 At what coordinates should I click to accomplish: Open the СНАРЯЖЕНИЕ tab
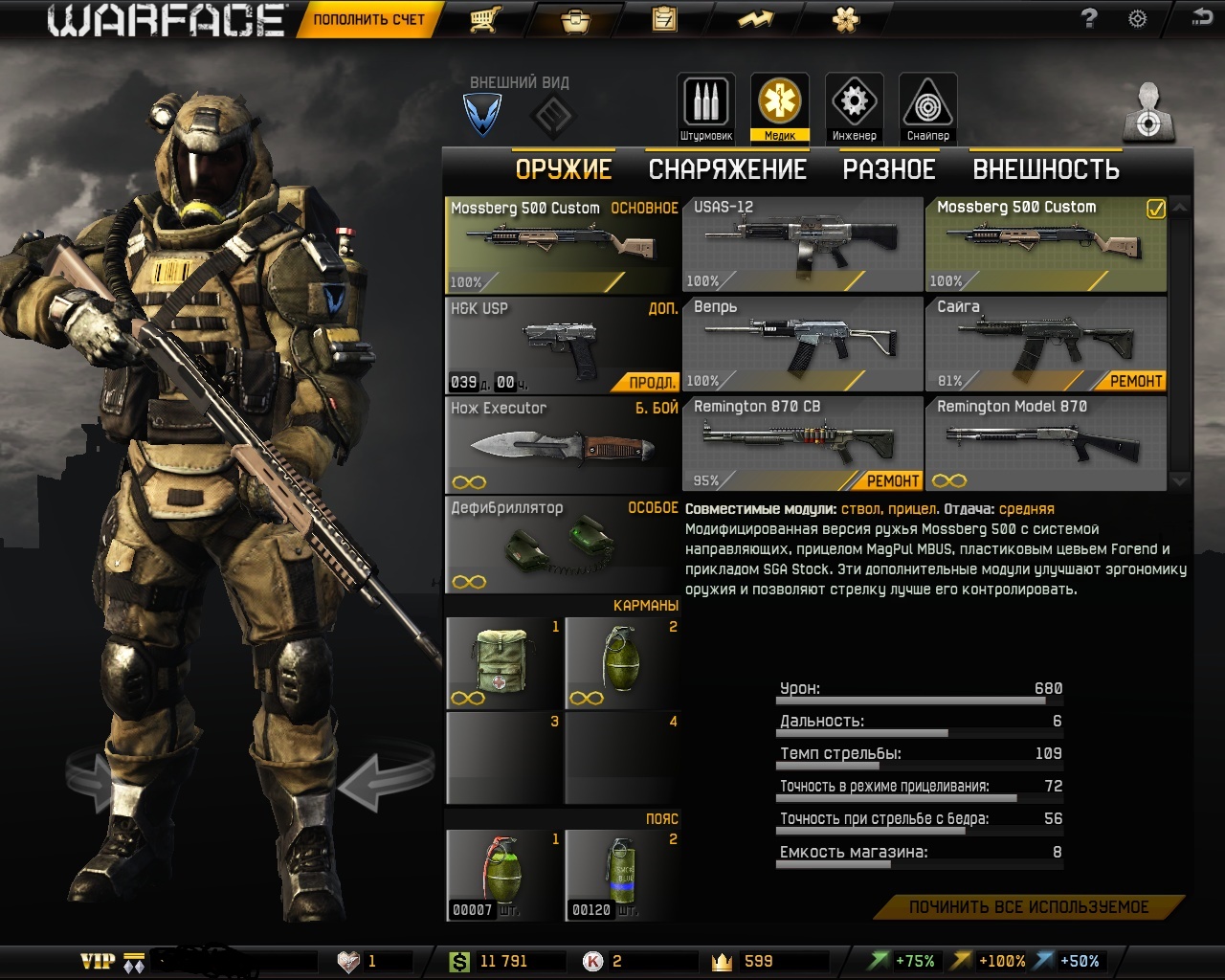click(x=727, y=169)
